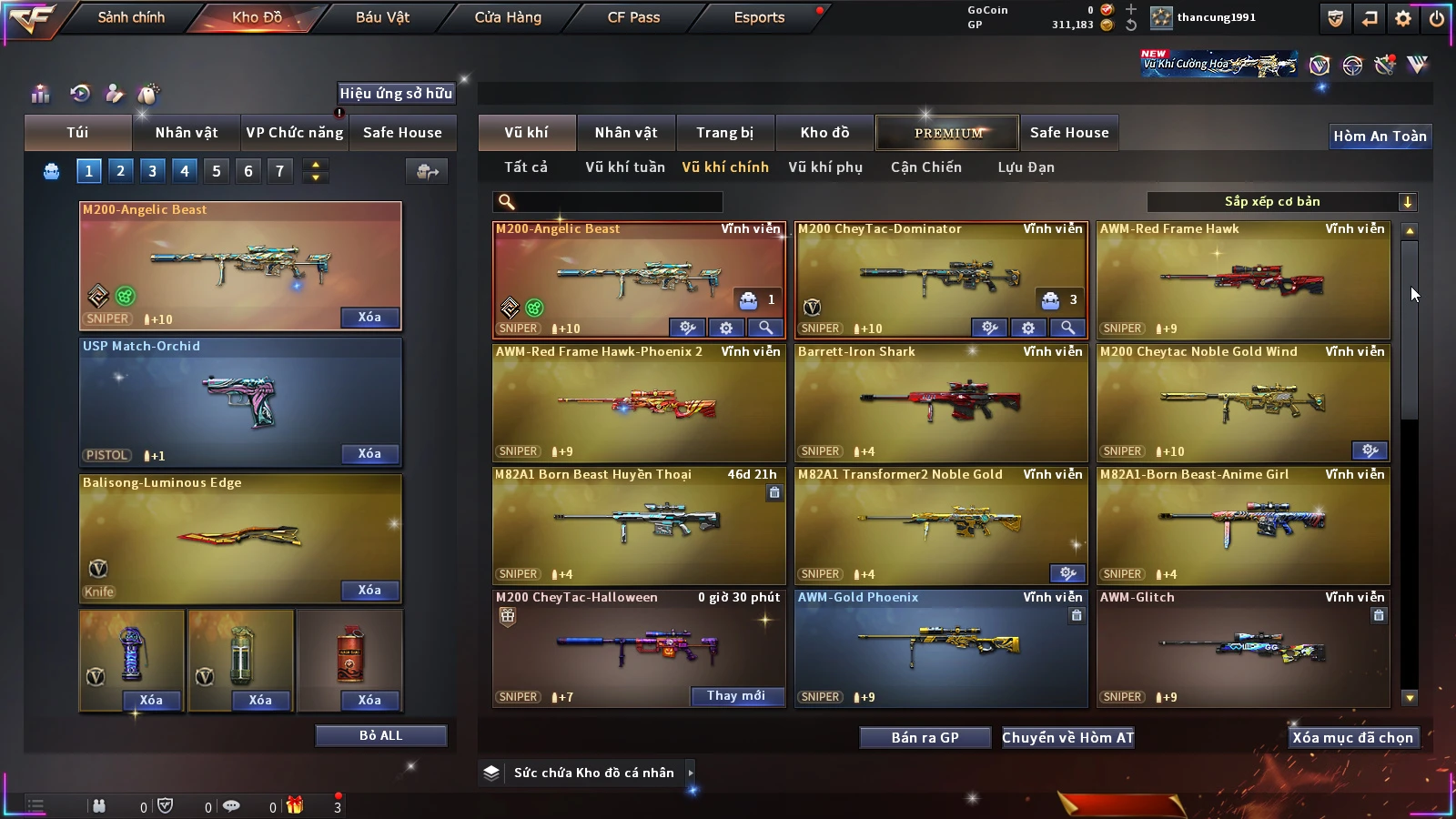The image size is (1456, 819).
Task: Renew M200 CheyTac-Halloween with Thay mới
Action: [x=736, y=696]
